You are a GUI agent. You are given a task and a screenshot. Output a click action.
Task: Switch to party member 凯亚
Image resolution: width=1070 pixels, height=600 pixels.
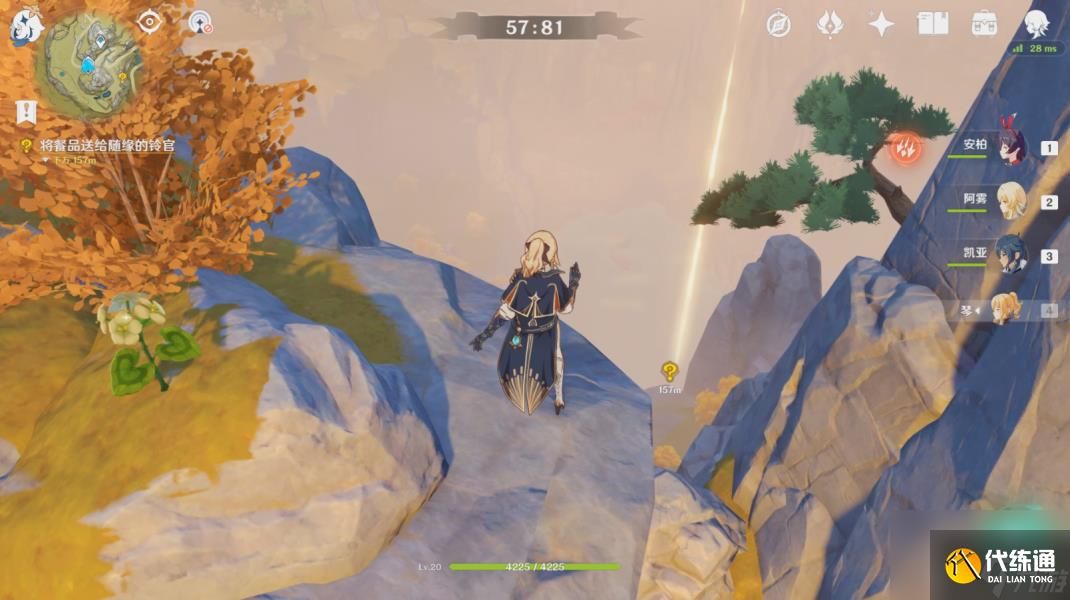[1010, 255]
